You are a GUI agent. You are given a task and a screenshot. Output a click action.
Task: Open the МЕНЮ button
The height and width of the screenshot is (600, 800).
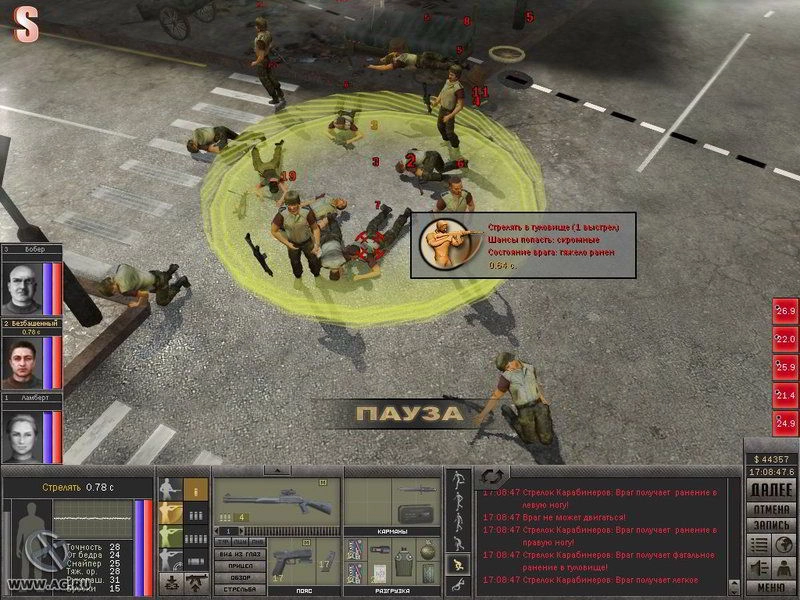[x=770, y=588]
